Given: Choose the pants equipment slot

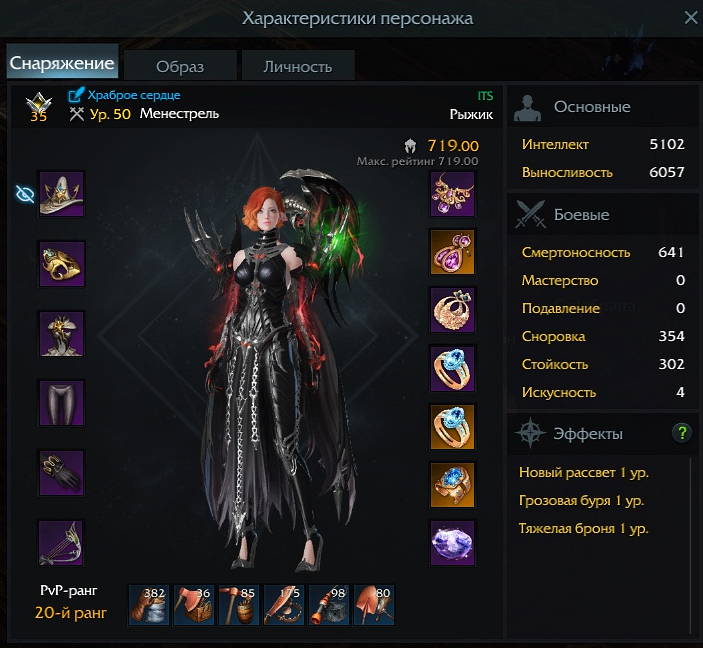Looking at the screenshot, I should [61, 404].
